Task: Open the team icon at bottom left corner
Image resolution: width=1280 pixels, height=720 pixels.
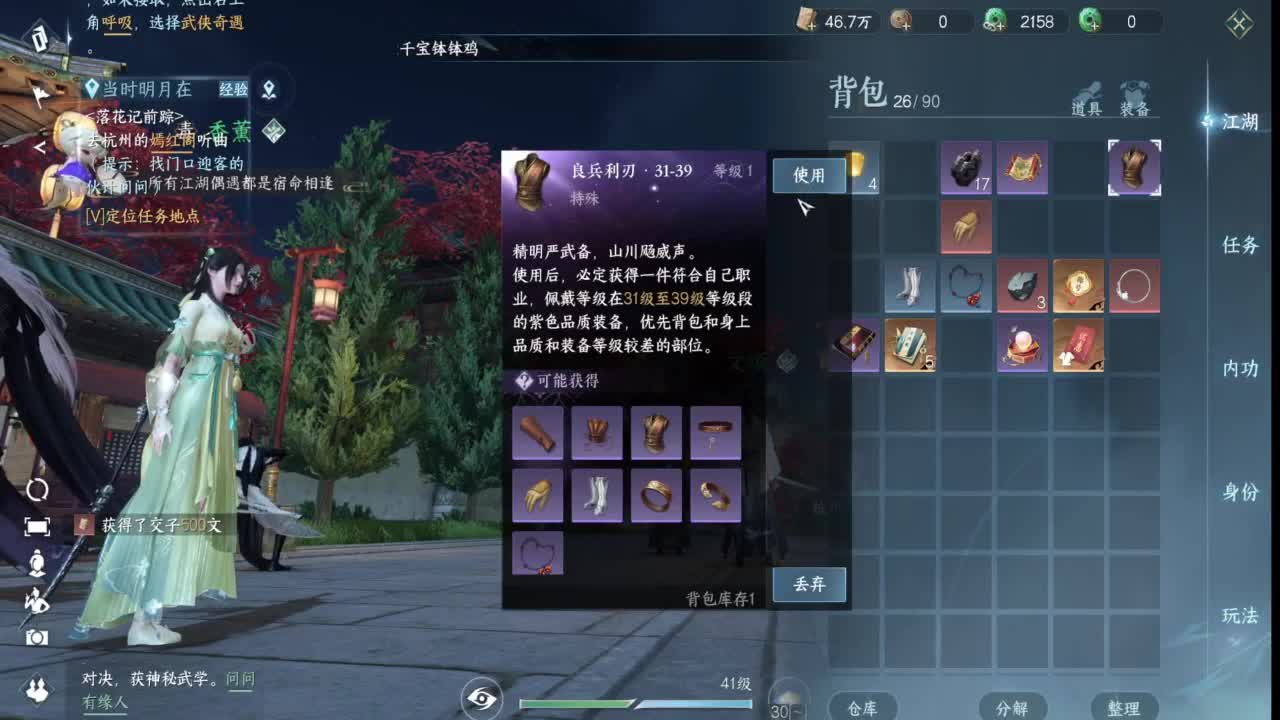Action: coord(37,688)
